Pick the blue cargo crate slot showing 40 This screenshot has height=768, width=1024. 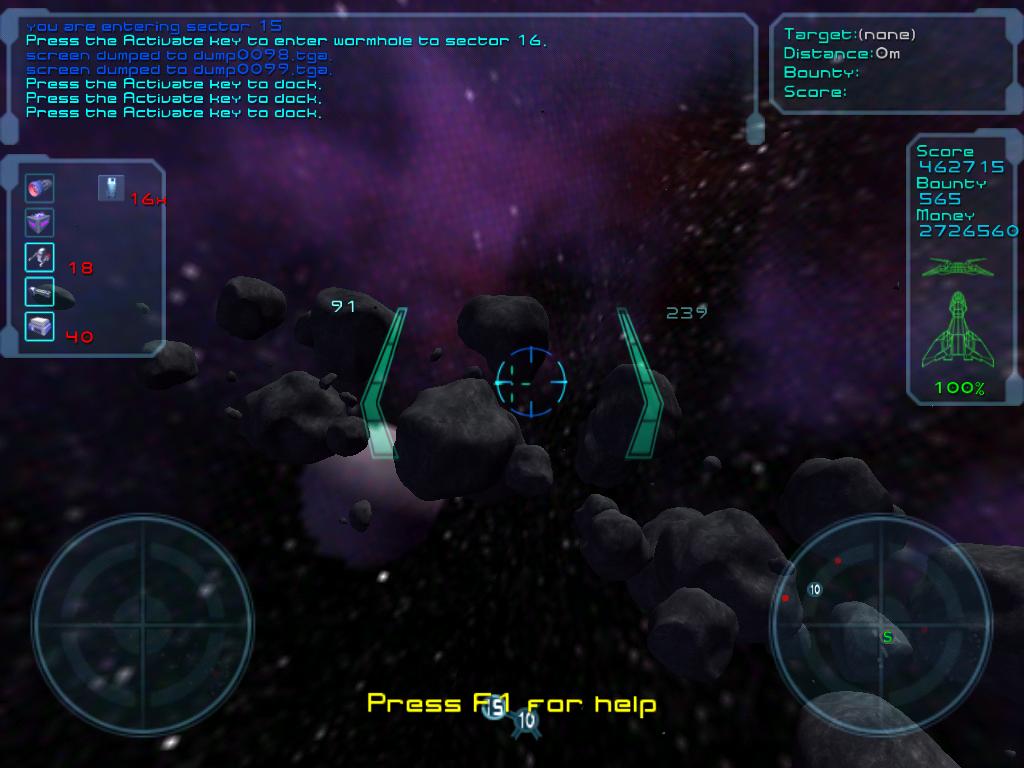pyautogui.click(x=40, y=326)
